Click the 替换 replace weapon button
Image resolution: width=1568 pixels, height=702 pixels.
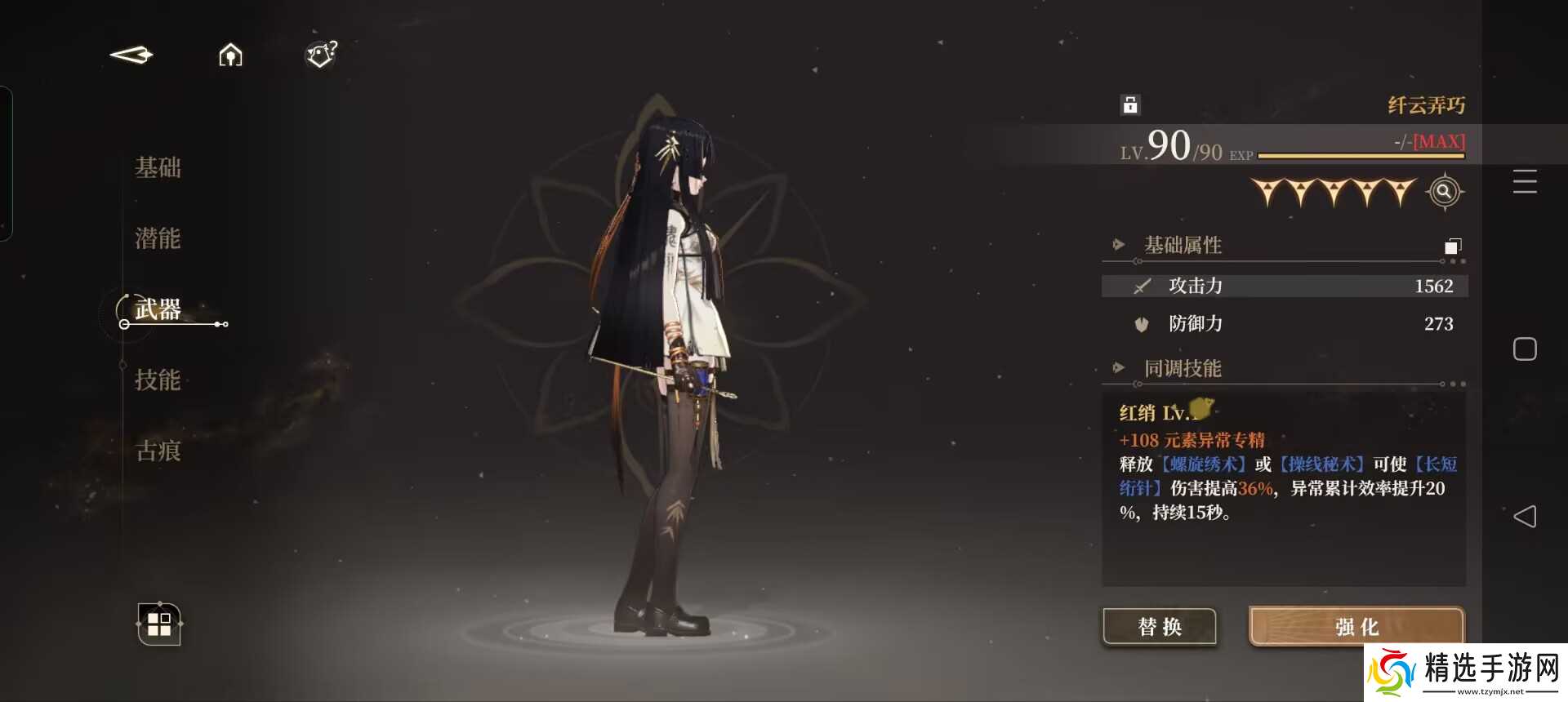pyautogui.click(x=1160, y=627)
